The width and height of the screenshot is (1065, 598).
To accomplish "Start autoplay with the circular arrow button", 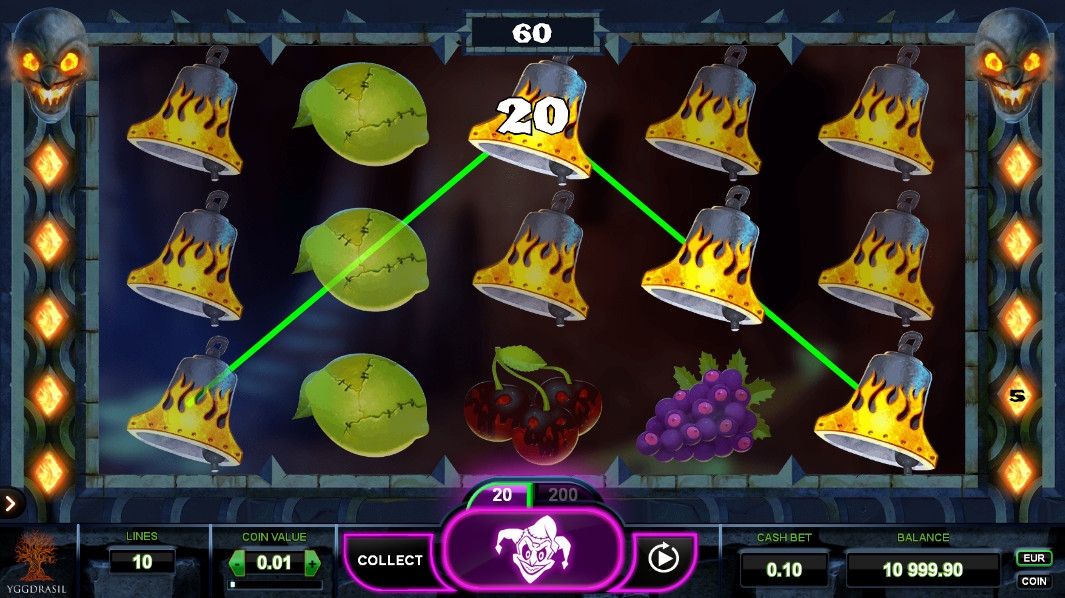I will tap(663, 558).
